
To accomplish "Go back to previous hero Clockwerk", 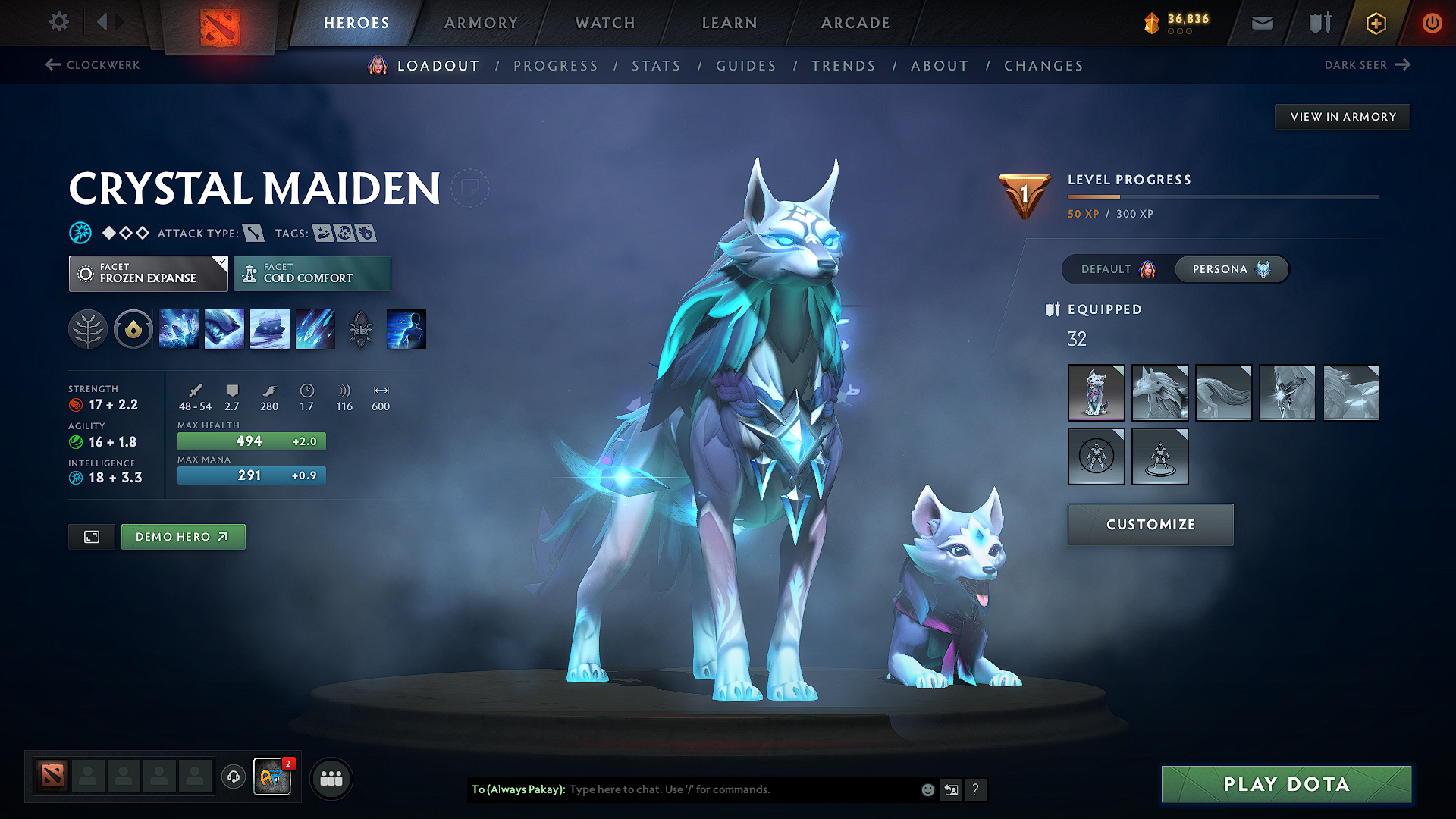I will click(x=93, y=65).
